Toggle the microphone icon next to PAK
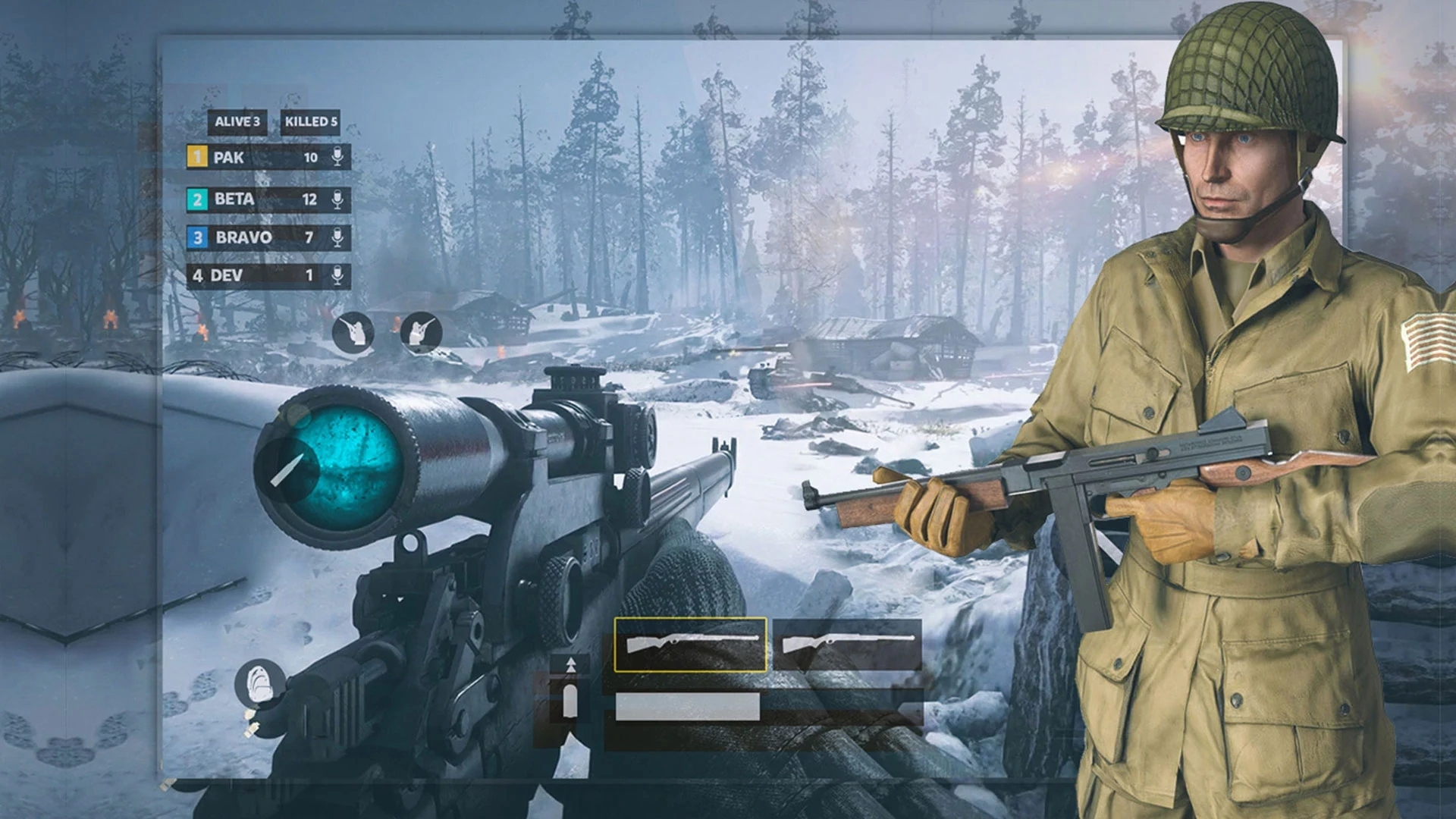Image resolution: width=1456 pixels, height=819 pixels. (337, 157)
